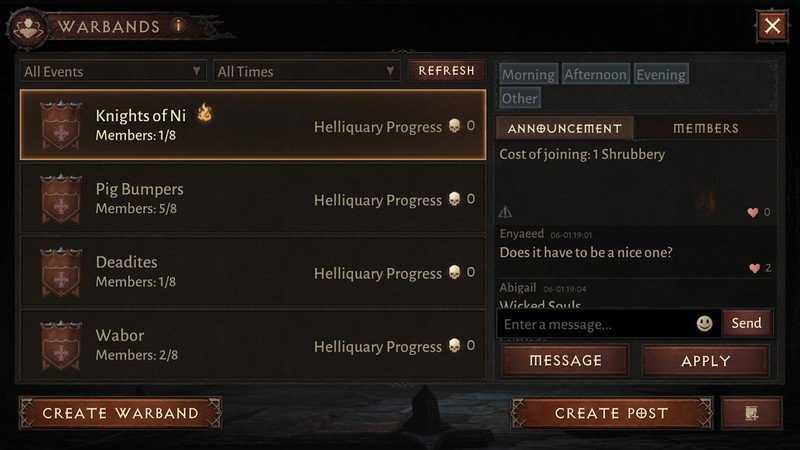Close the Warbands window
Image resolution: width=800 pixels, height=450 pixels.
772,26
